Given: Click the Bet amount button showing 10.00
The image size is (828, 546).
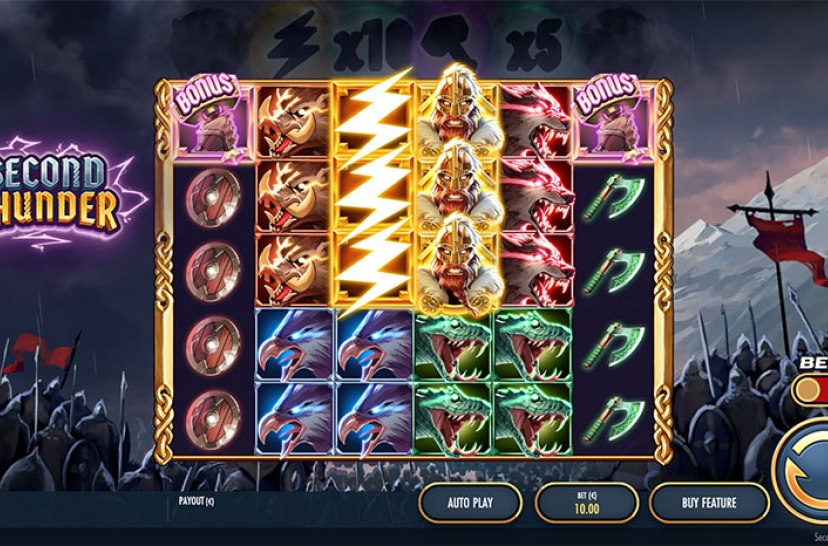Looking at the screenshot, I should pos(586,502).
